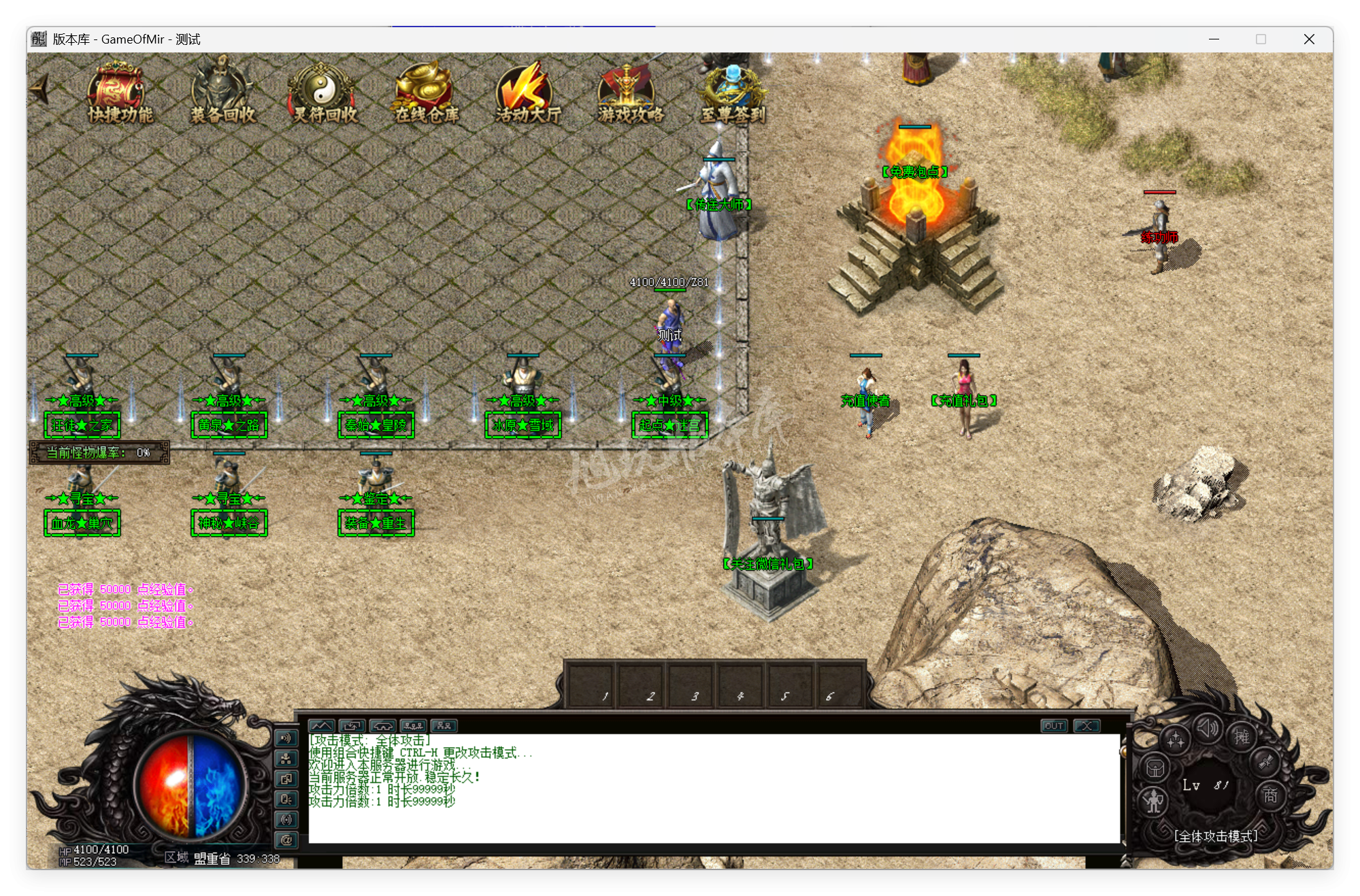Open the 至尊签到 sign-in feature
This screenshot has height=896, width=1360.
(x=731, y=85)
